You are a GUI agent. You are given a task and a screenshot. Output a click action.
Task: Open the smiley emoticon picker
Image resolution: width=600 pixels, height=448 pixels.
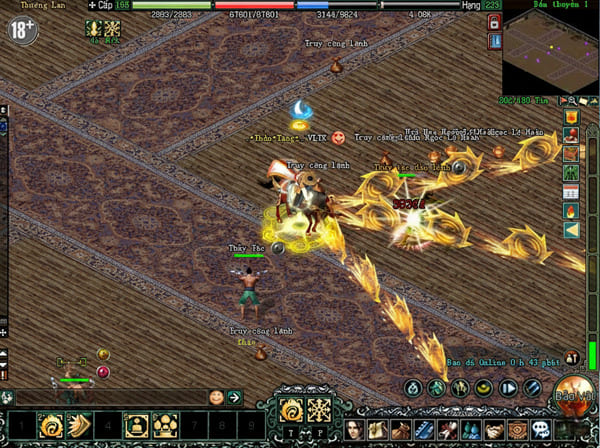tap(216, 397)
